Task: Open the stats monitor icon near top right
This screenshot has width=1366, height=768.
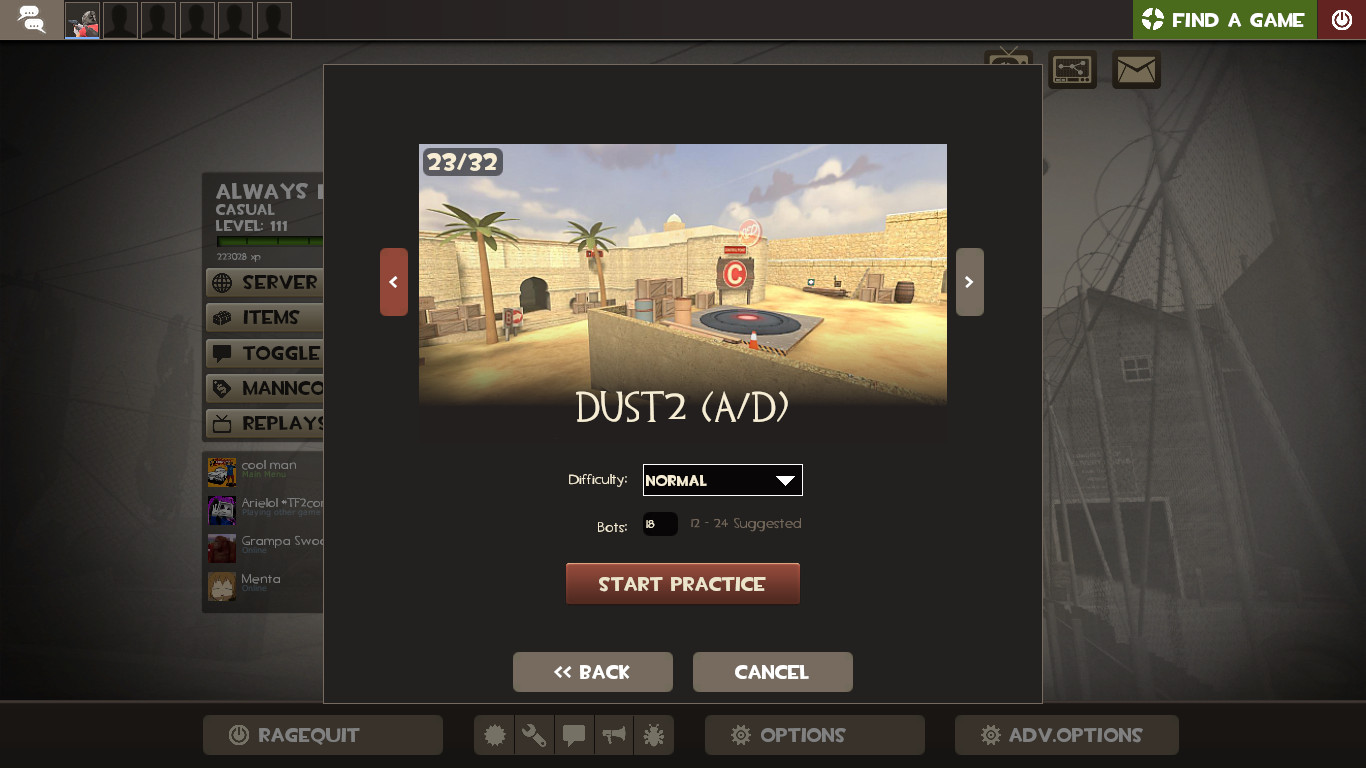Action: (x=1071, y=70)
